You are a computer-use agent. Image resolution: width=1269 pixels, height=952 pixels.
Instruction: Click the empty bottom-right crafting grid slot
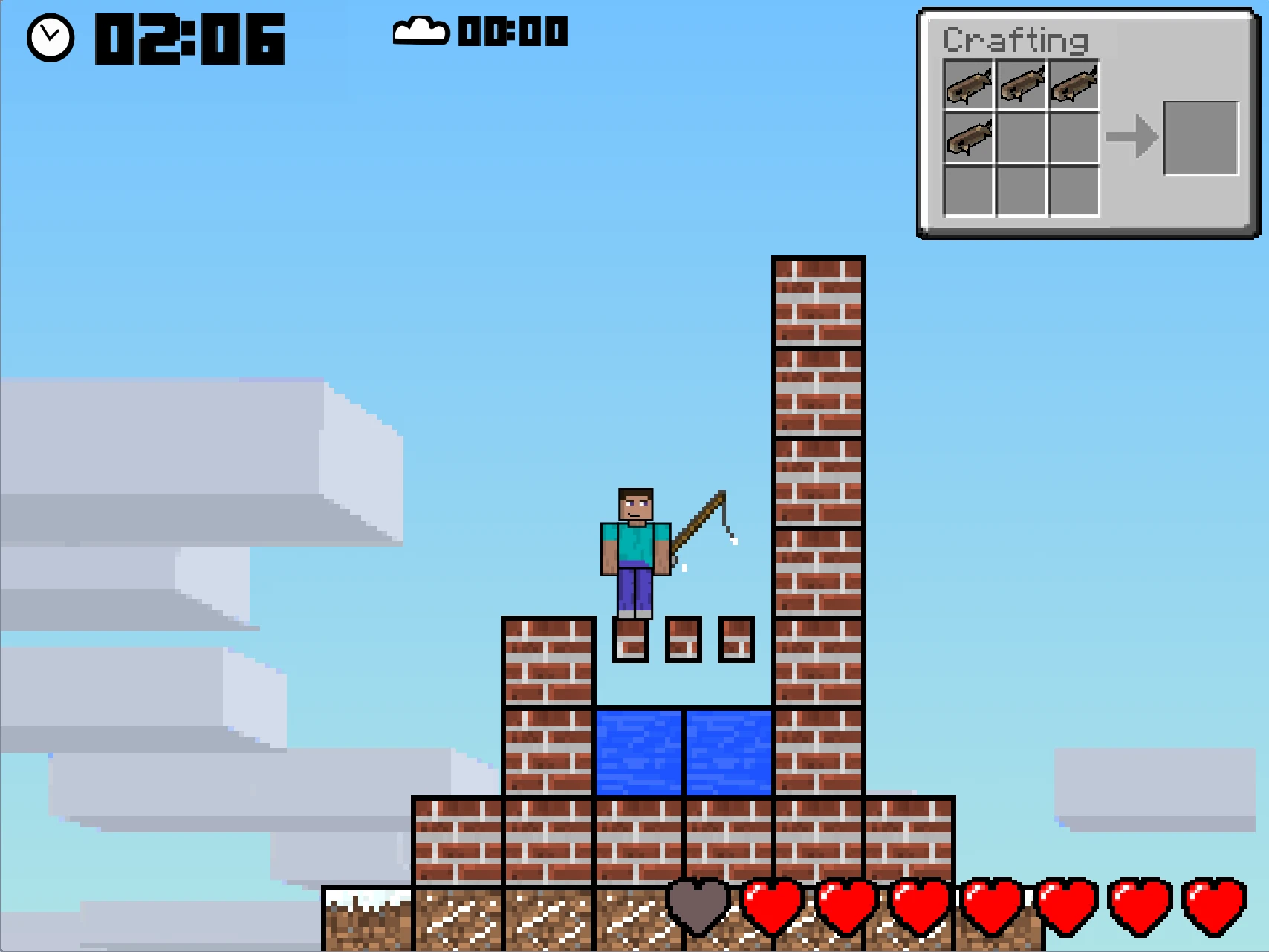pos(1073,192)
